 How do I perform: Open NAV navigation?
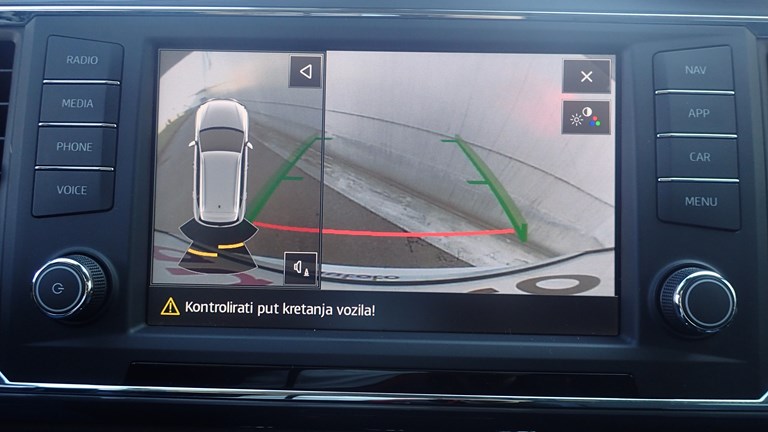(x=695, y=70)
